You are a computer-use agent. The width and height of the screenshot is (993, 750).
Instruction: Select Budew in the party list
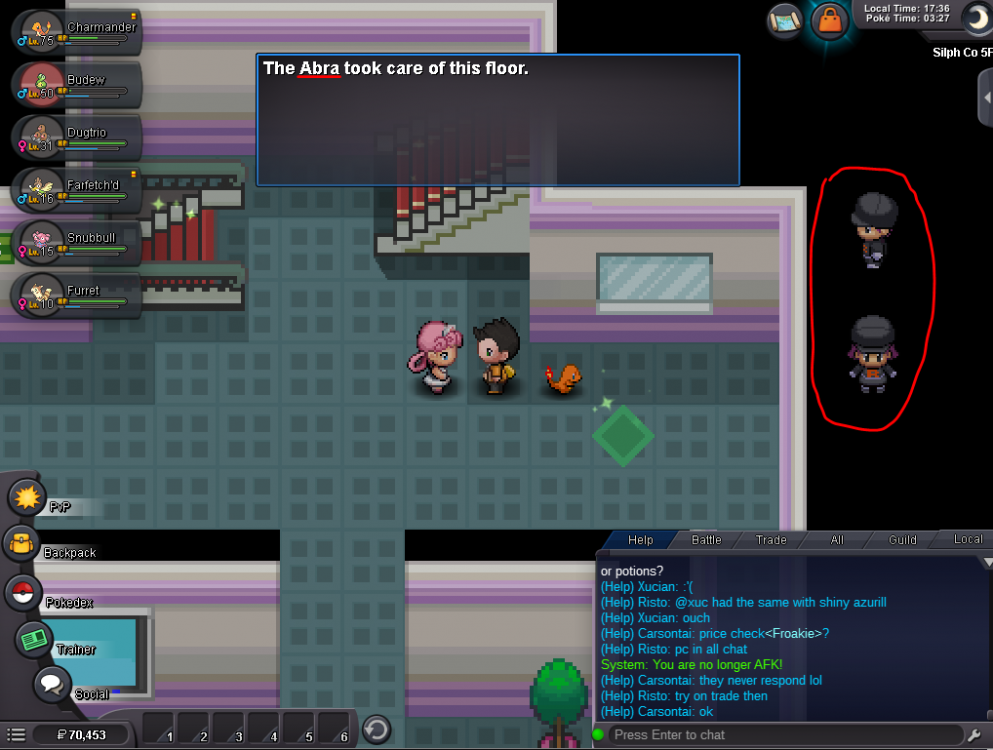tap(75, 86)
